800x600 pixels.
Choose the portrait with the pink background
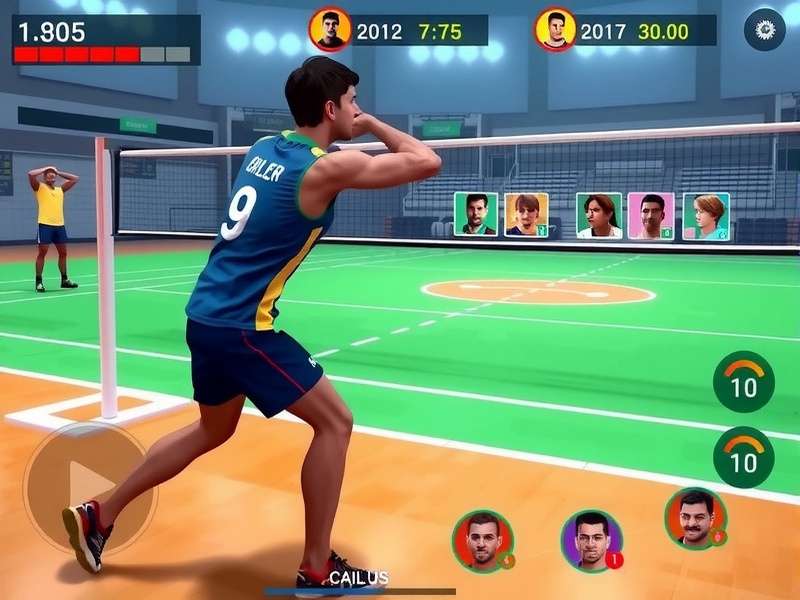tap(651, 216)
